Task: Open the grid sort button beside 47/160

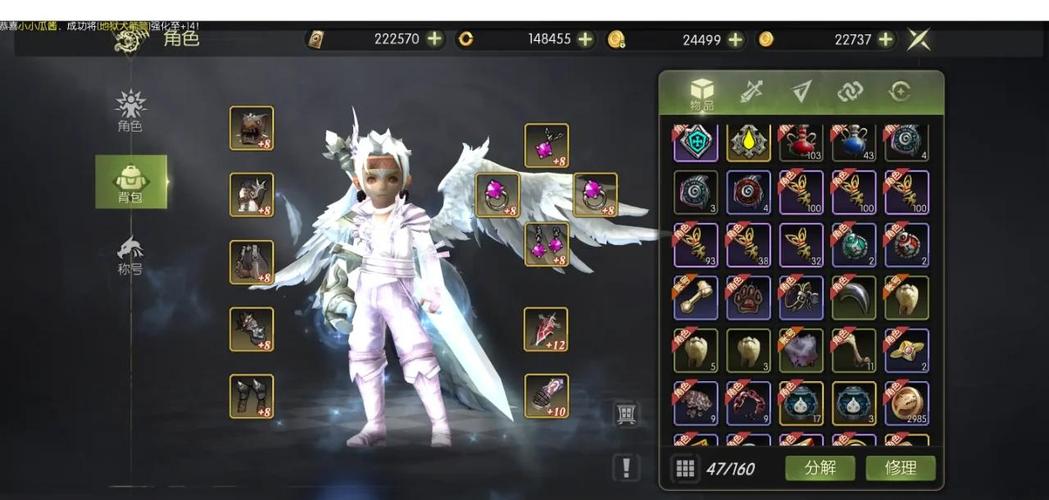Action: tap(685, 468)
